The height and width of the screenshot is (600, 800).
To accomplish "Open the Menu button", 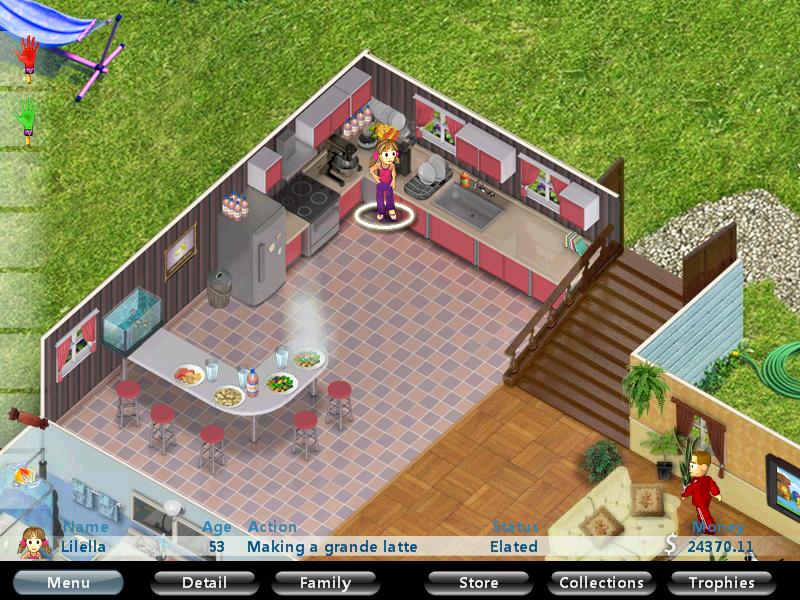I will point(68,582).
